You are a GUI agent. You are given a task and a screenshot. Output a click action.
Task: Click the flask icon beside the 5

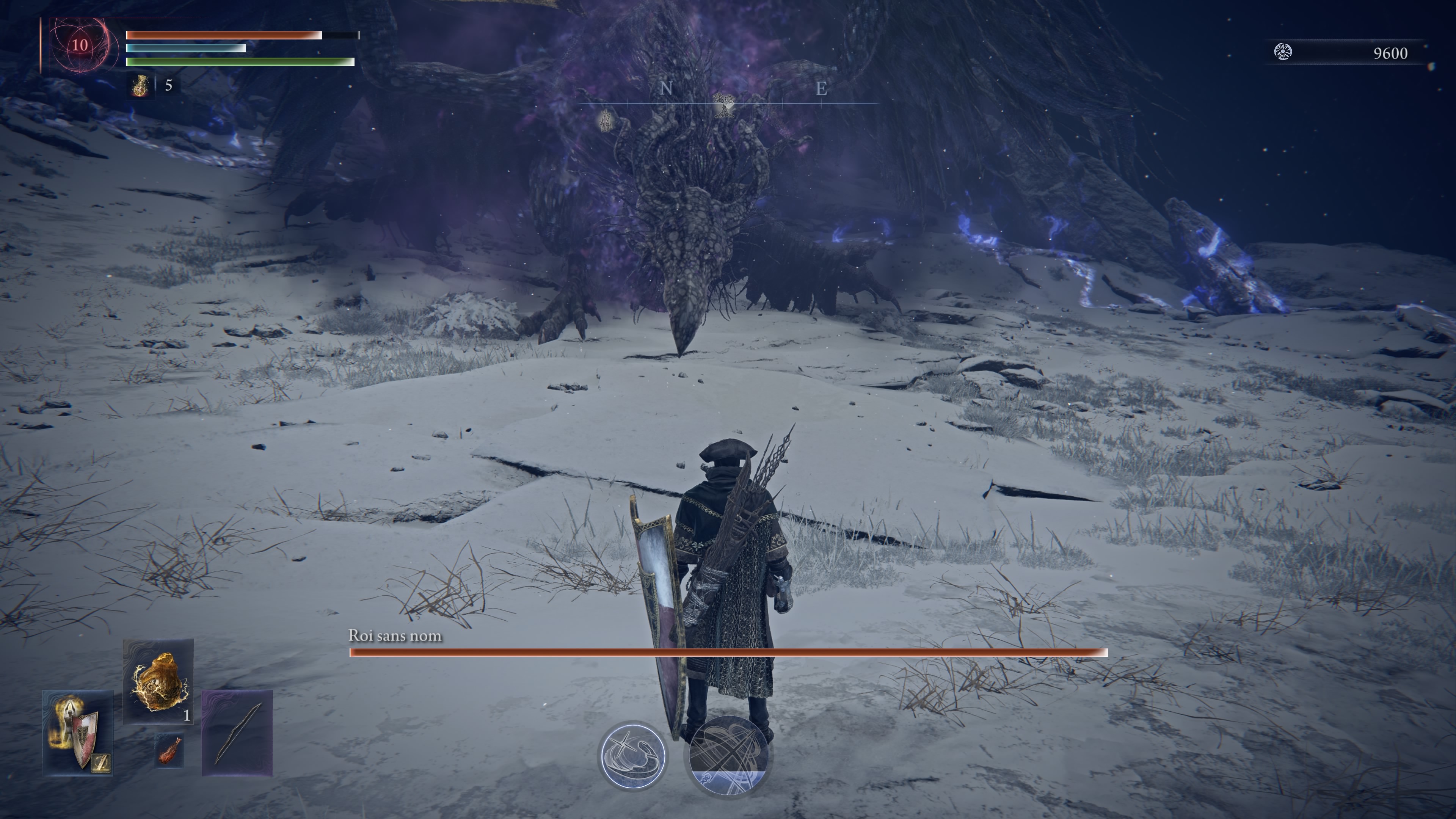[x=140, y=86]
